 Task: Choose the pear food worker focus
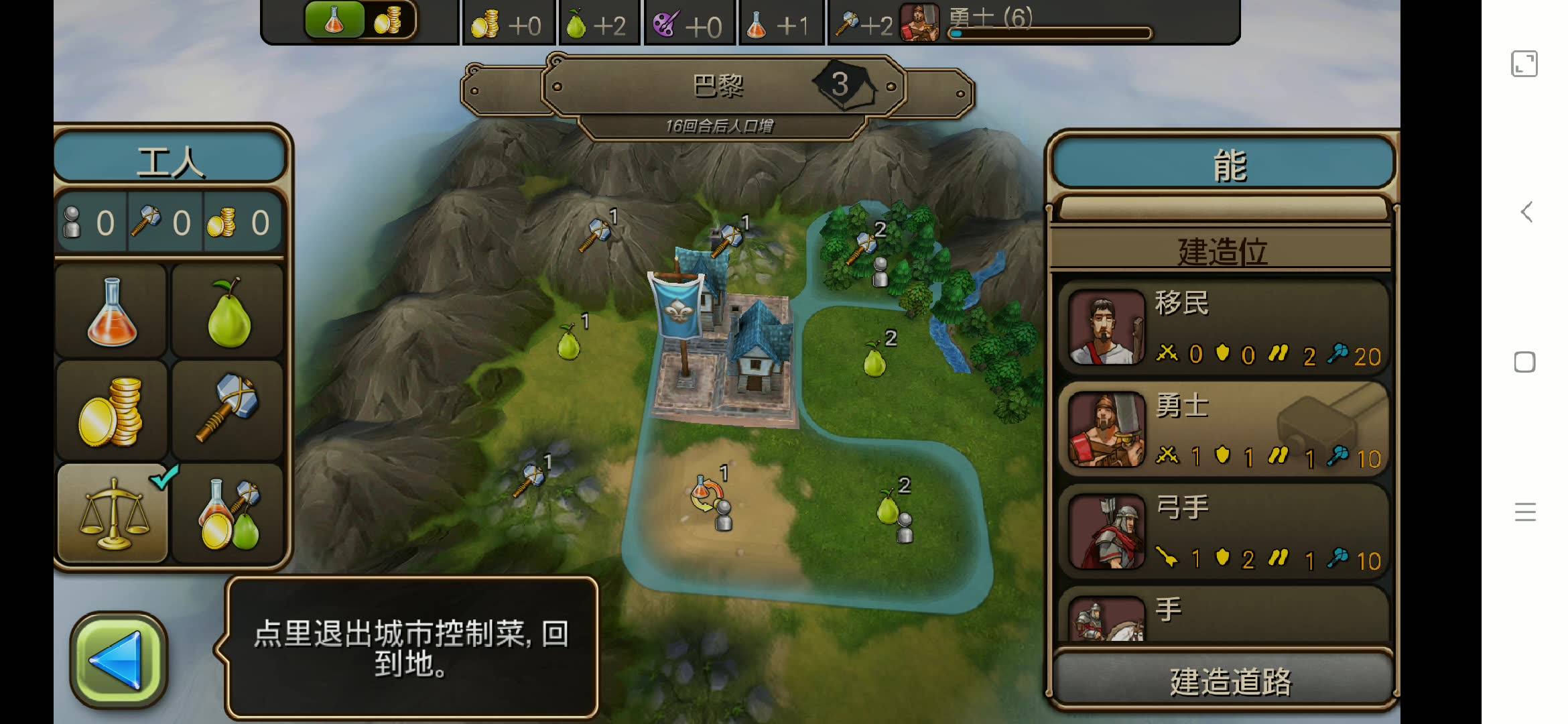(228, 311)
